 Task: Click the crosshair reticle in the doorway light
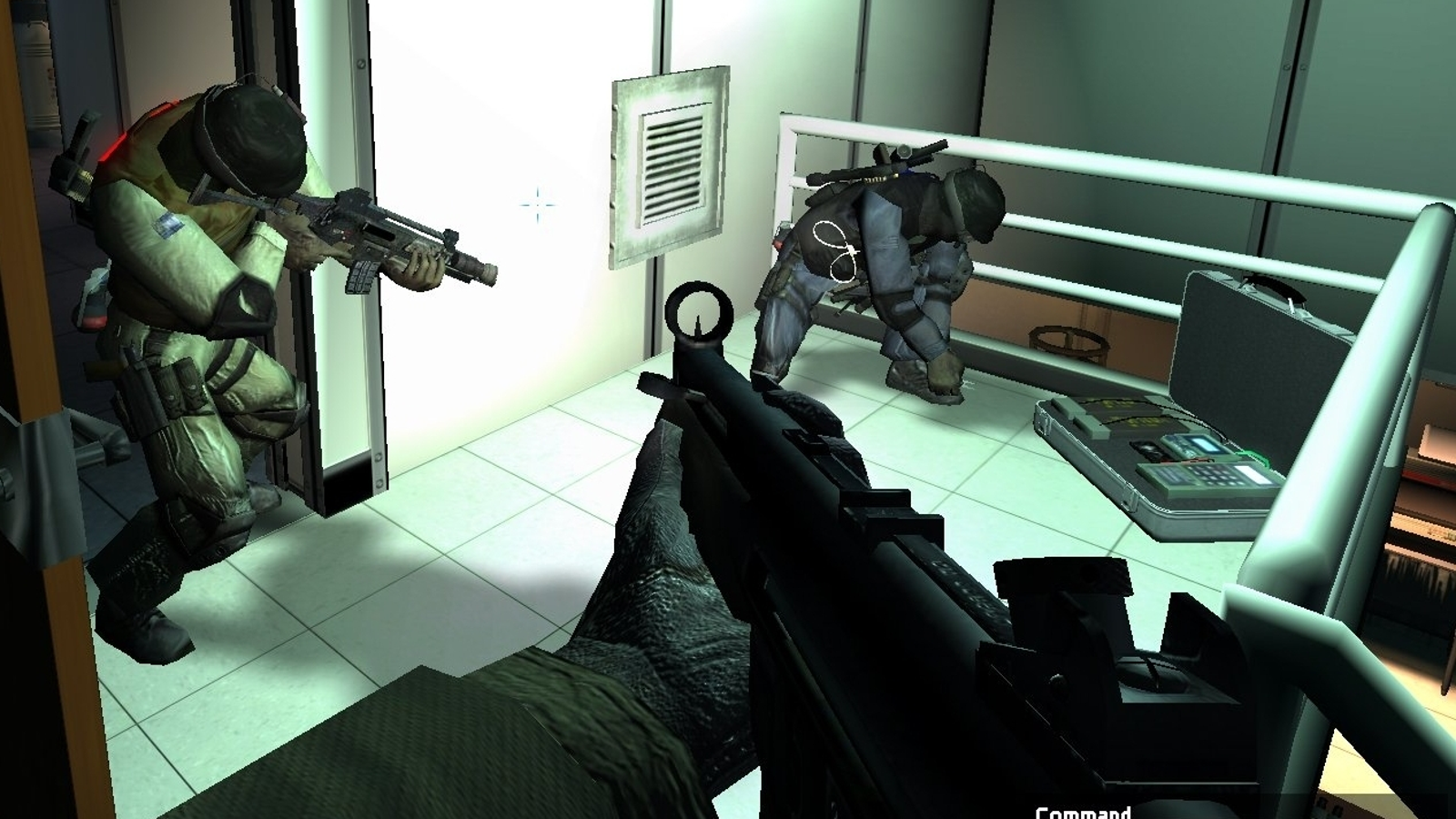click(535, 206)
